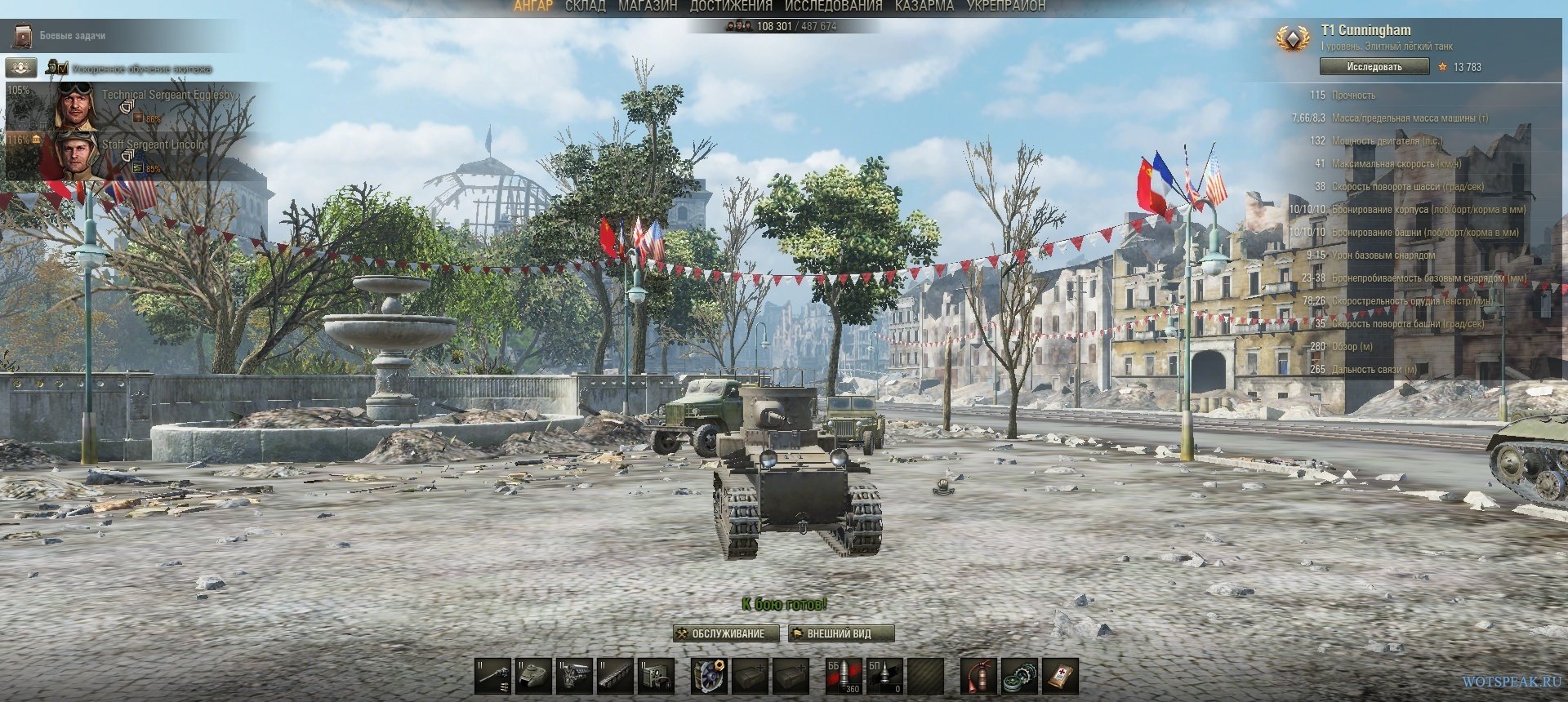Open the Достижения tab
The height and width of the screenshot is (702, 1568).
point(730,7)
